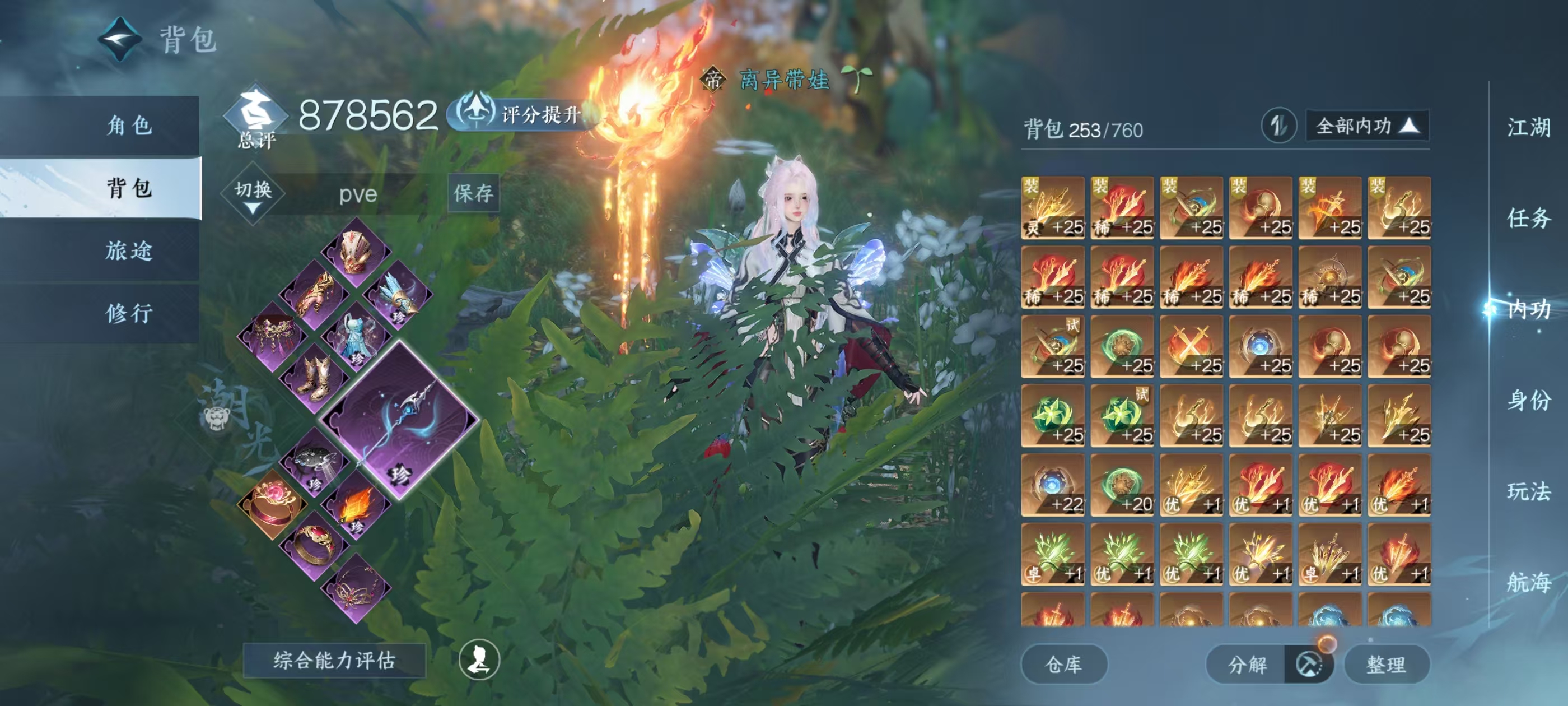Expand the 全部内功 filter dropdown
This screenshot has height=706, width=1568.
pos(1366,126)
